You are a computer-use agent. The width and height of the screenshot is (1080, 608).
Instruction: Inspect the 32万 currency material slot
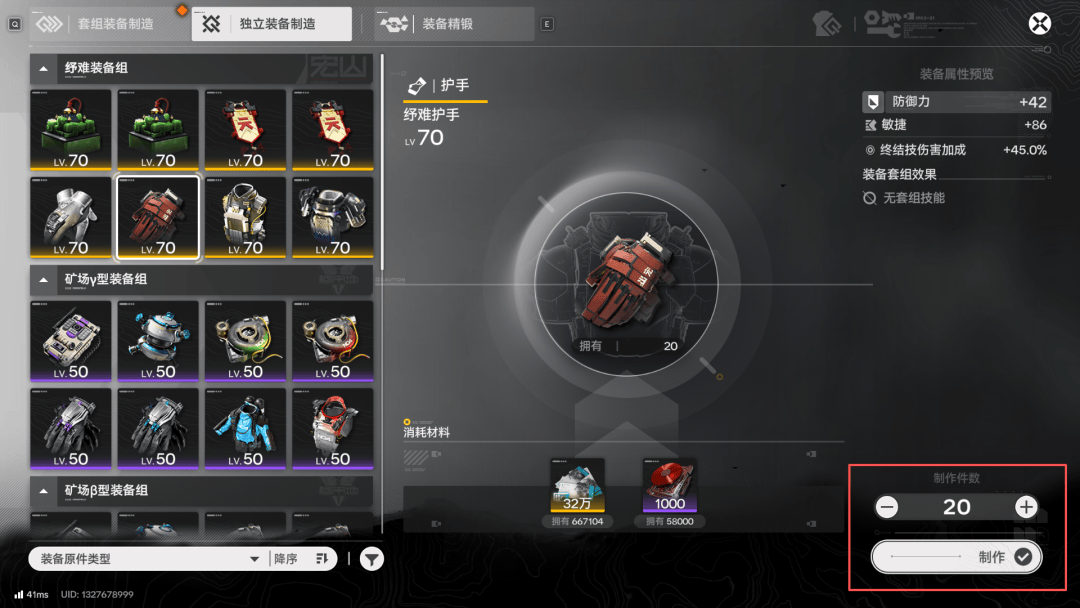click(577, 486)
